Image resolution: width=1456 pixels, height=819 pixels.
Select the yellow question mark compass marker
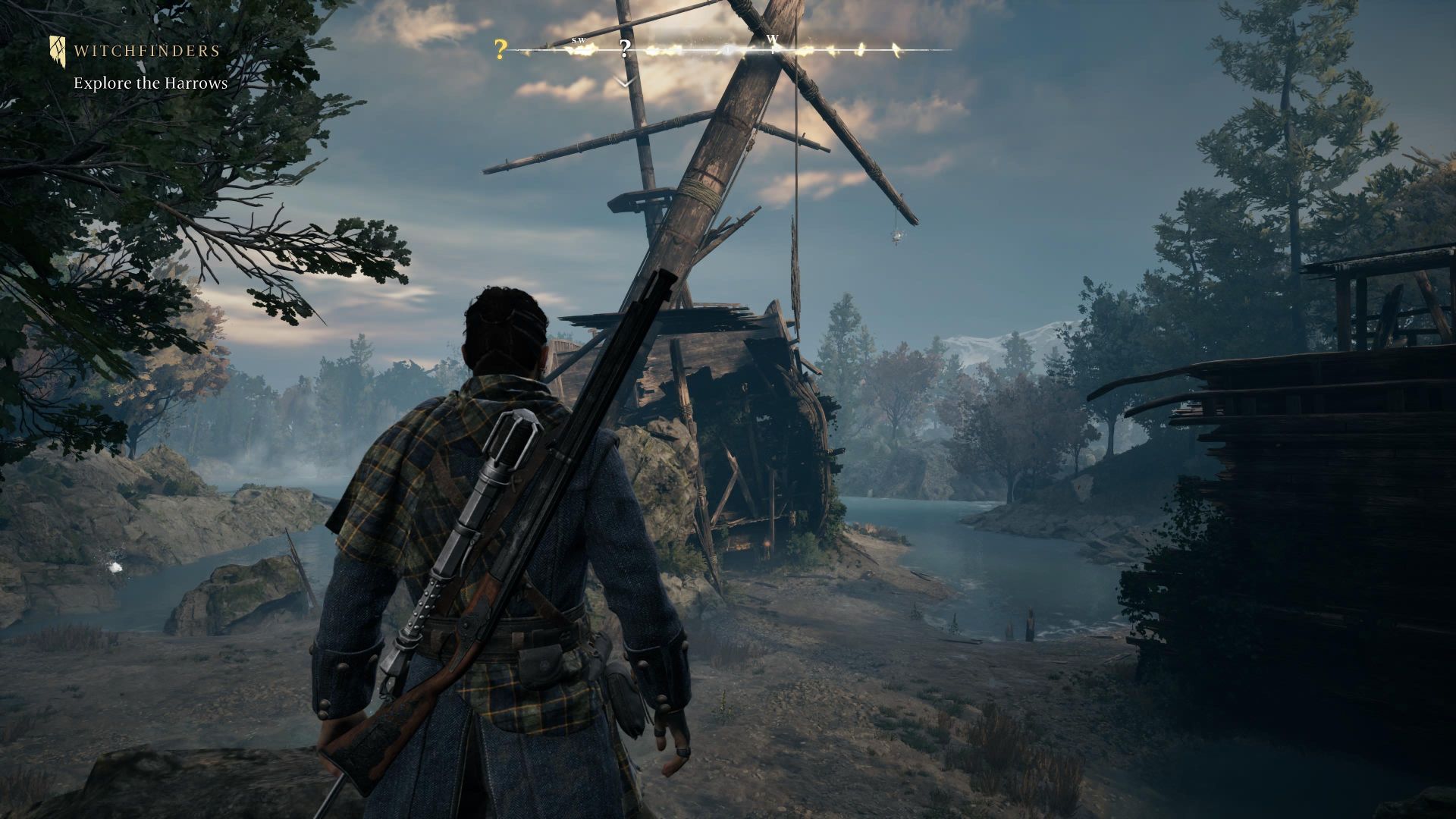(x=500, y=50)
